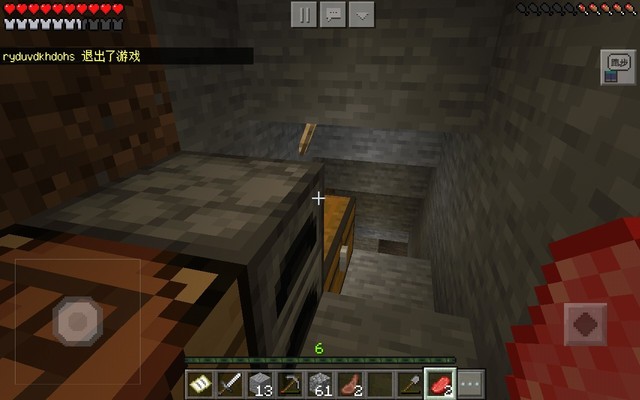Select the stone block stack of 13
The height and width of the screenshot is (400, 640).
point(260,384)
